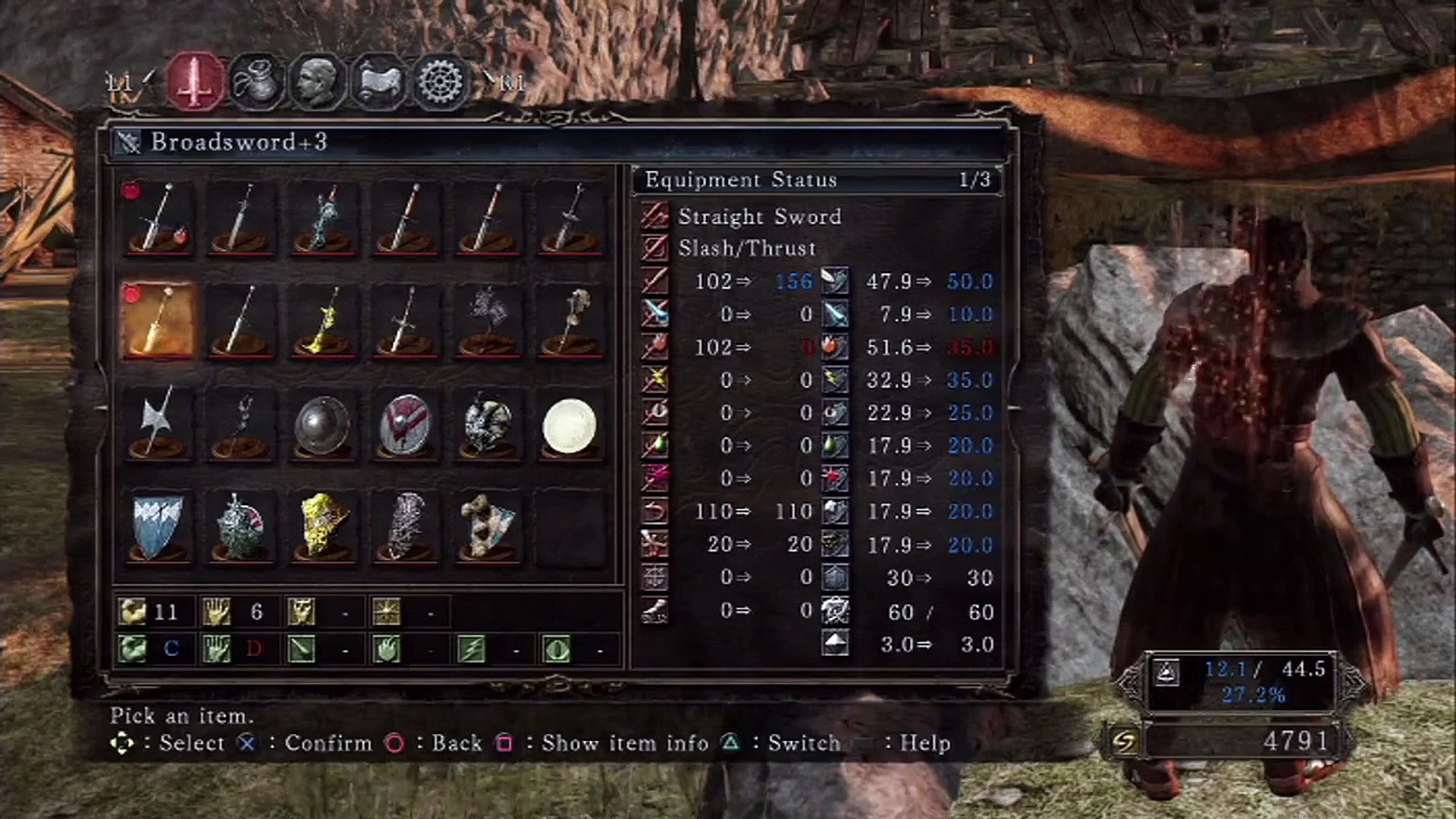Viewport: 1456px width, 819px height.
Task: Choose the halberd weapon slot
Action: click(158, 424)
